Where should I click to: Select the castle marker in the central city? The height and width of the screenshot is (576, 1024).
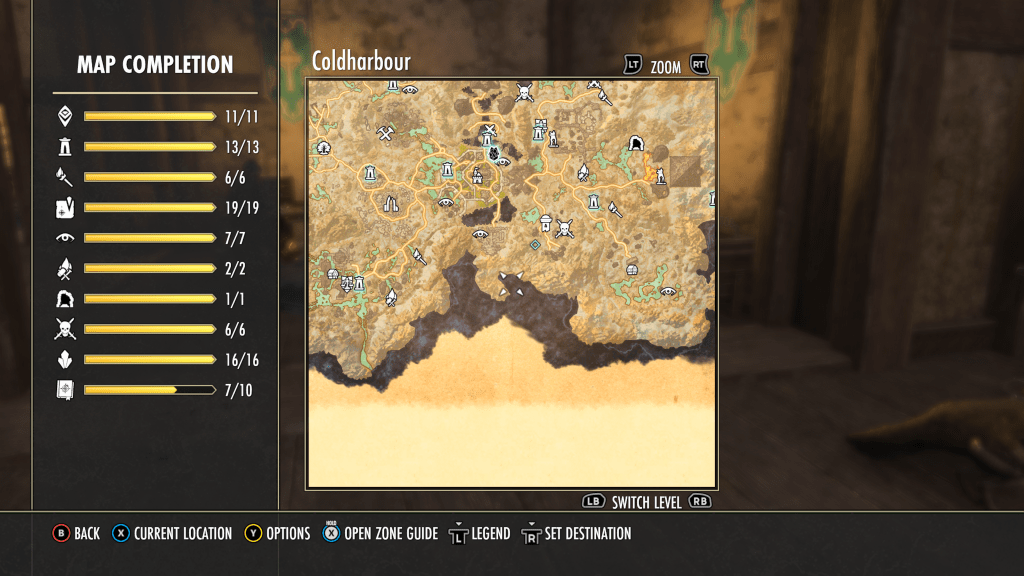tap(477, 176)
